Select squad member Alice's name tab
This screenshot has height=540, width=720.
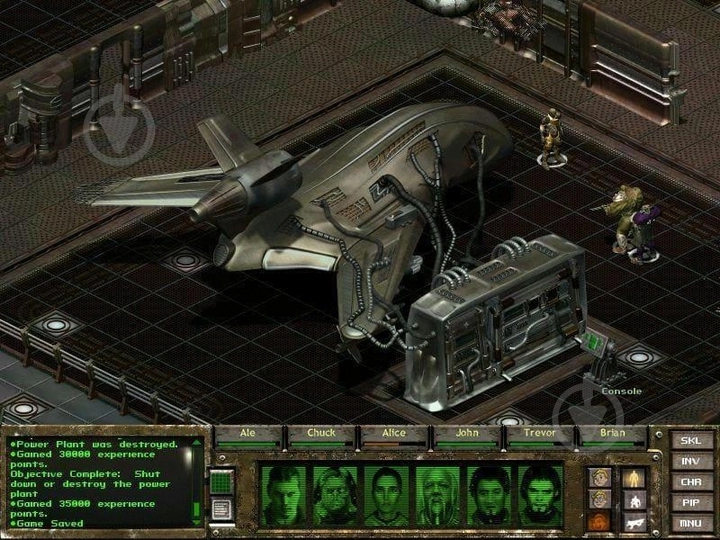click(393, 434)
